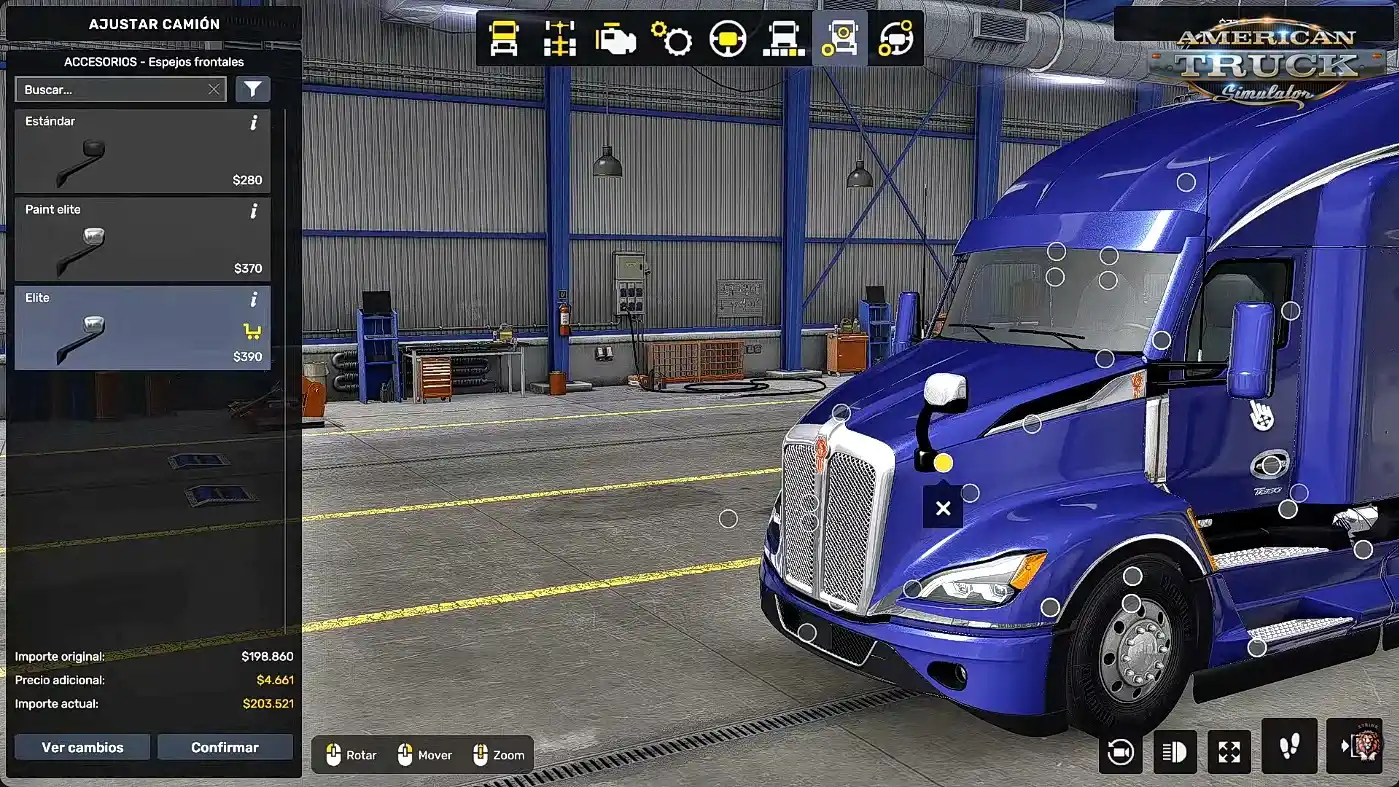Open the engine upgrades tab
Image resolution: width=1399 pixels, height=787 pixels.
point(616,39)
